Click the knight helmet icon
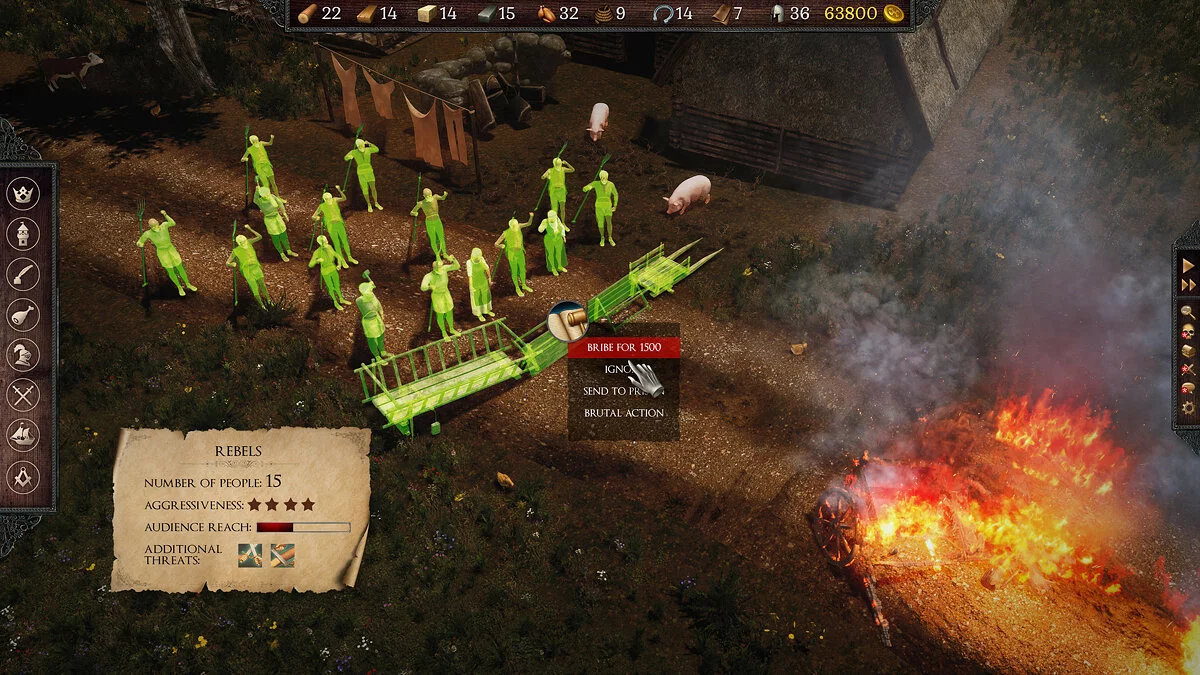 point(23,354)
